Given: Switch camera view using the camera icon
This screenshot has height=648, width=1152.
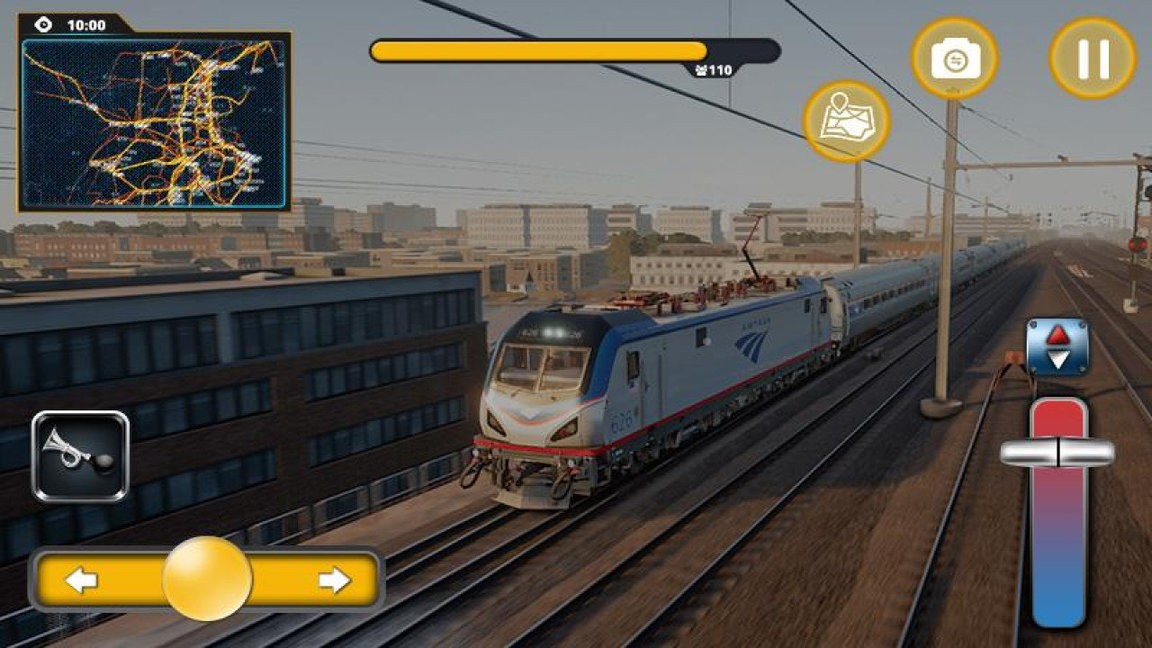Looking at the screenshot, I should coord(954,58).
